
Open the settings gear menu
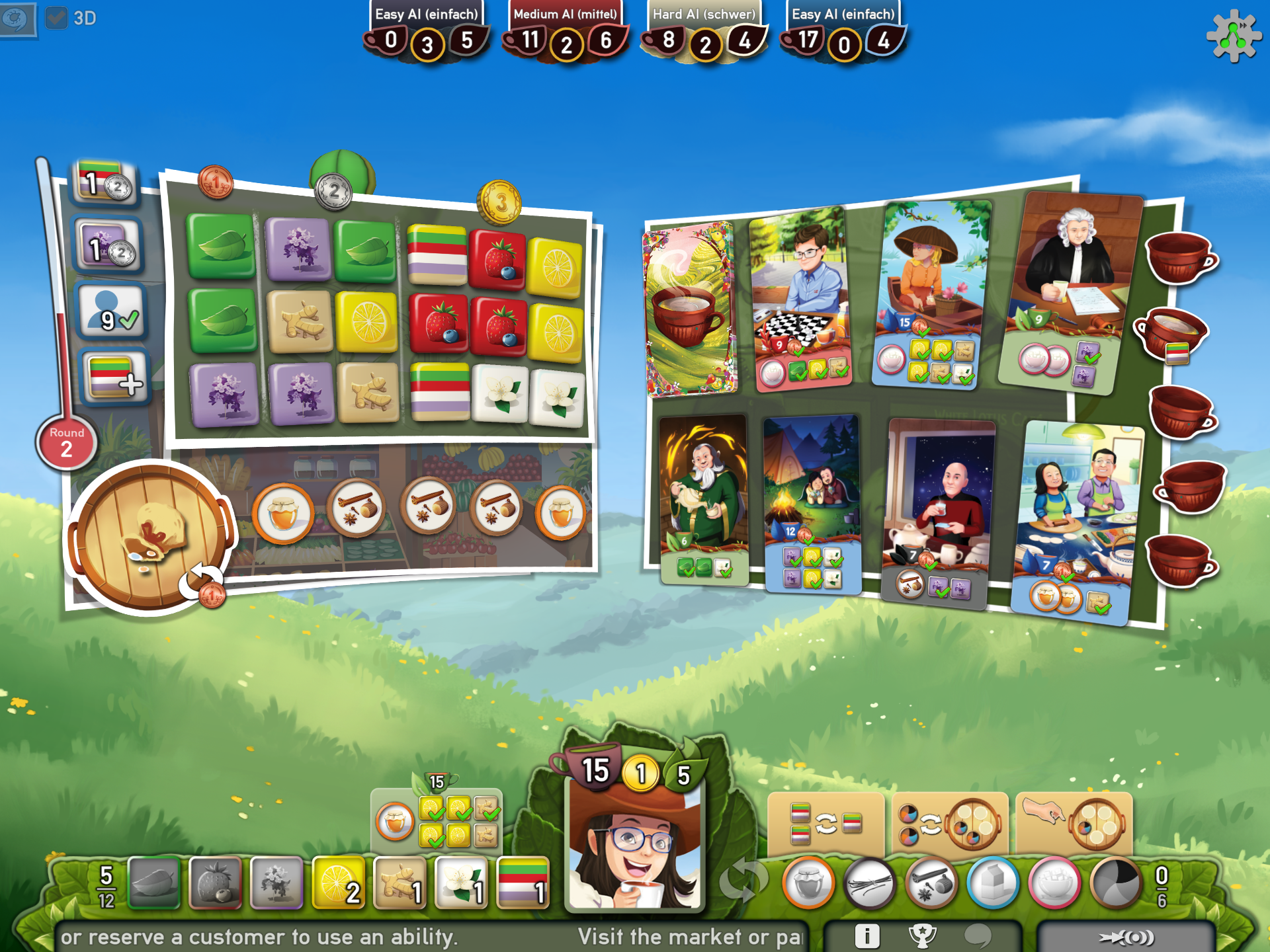(x=1230, y=36)
